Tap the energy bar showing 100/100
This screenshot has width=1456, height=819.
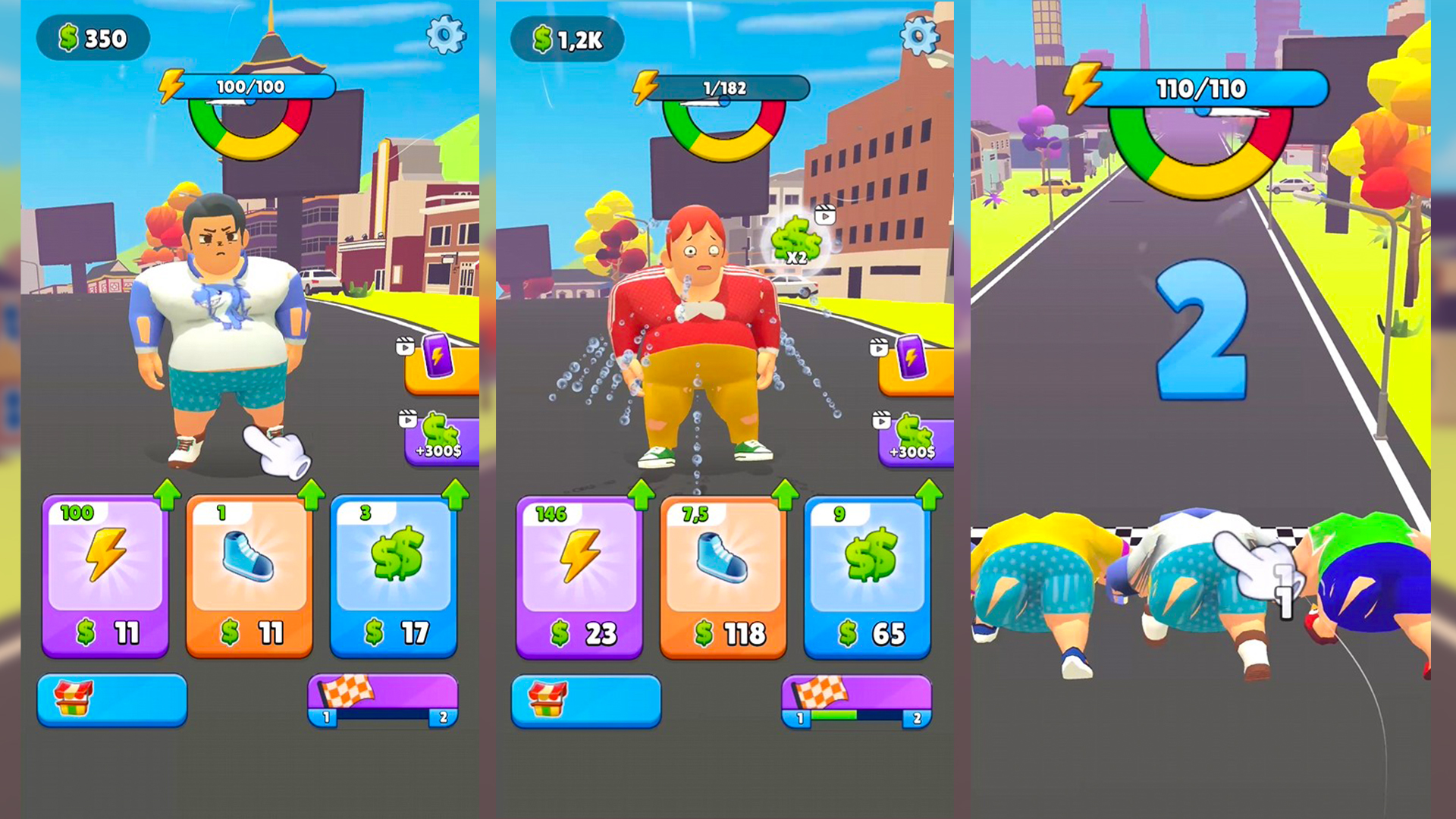coord(250,86)
